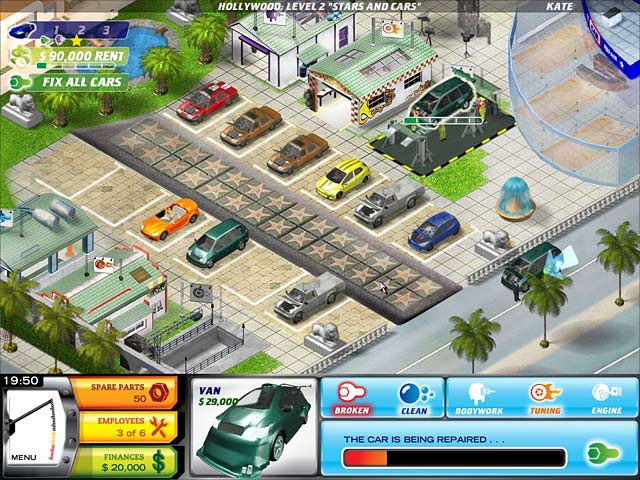Choose the Engine upgrade
The image size is (640, 480).
point(606,397)
